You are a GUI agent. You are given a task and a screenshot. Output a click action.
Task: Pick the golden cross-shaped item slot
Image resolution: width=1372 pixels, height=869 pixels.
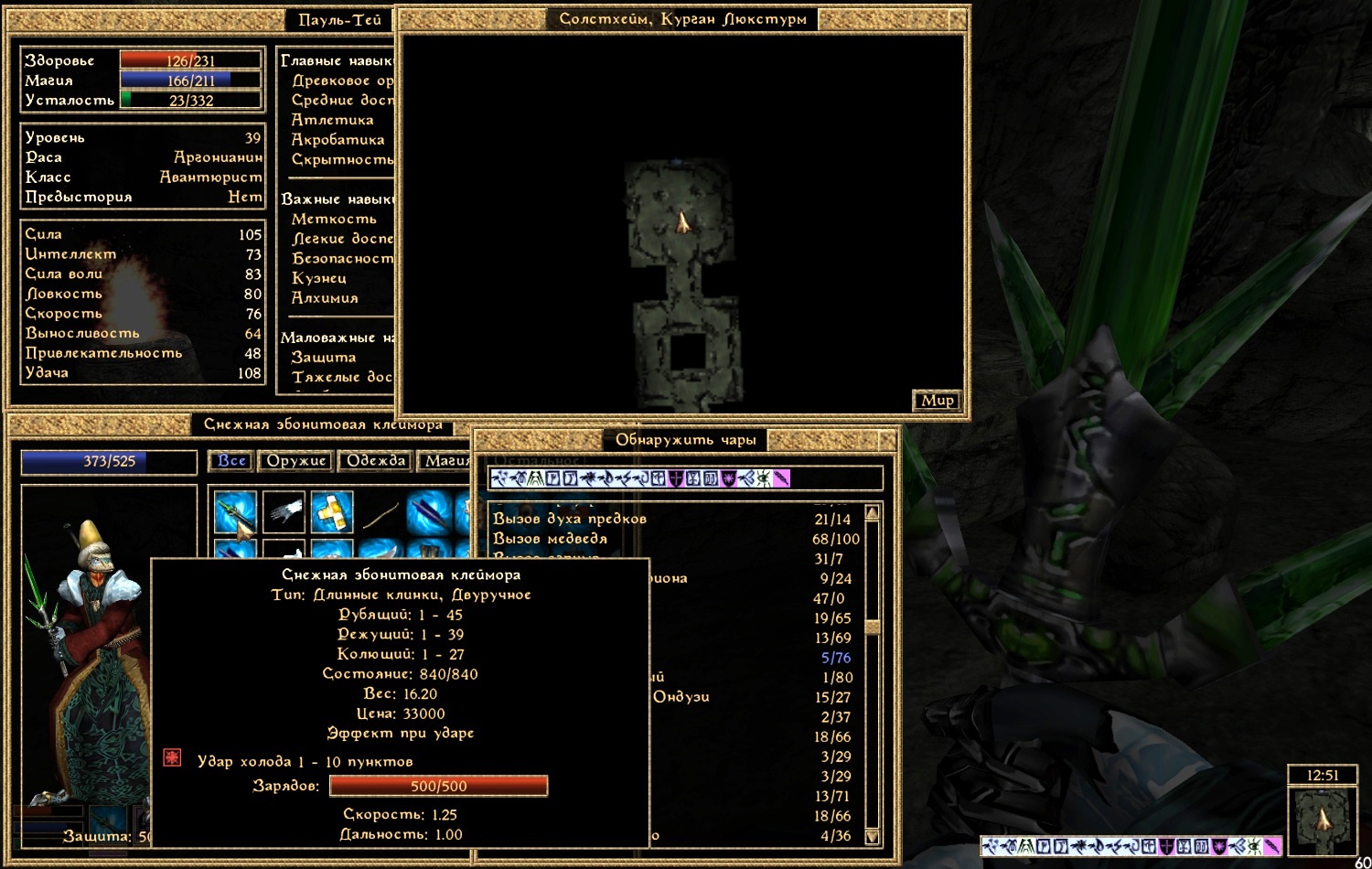(331, 512)
